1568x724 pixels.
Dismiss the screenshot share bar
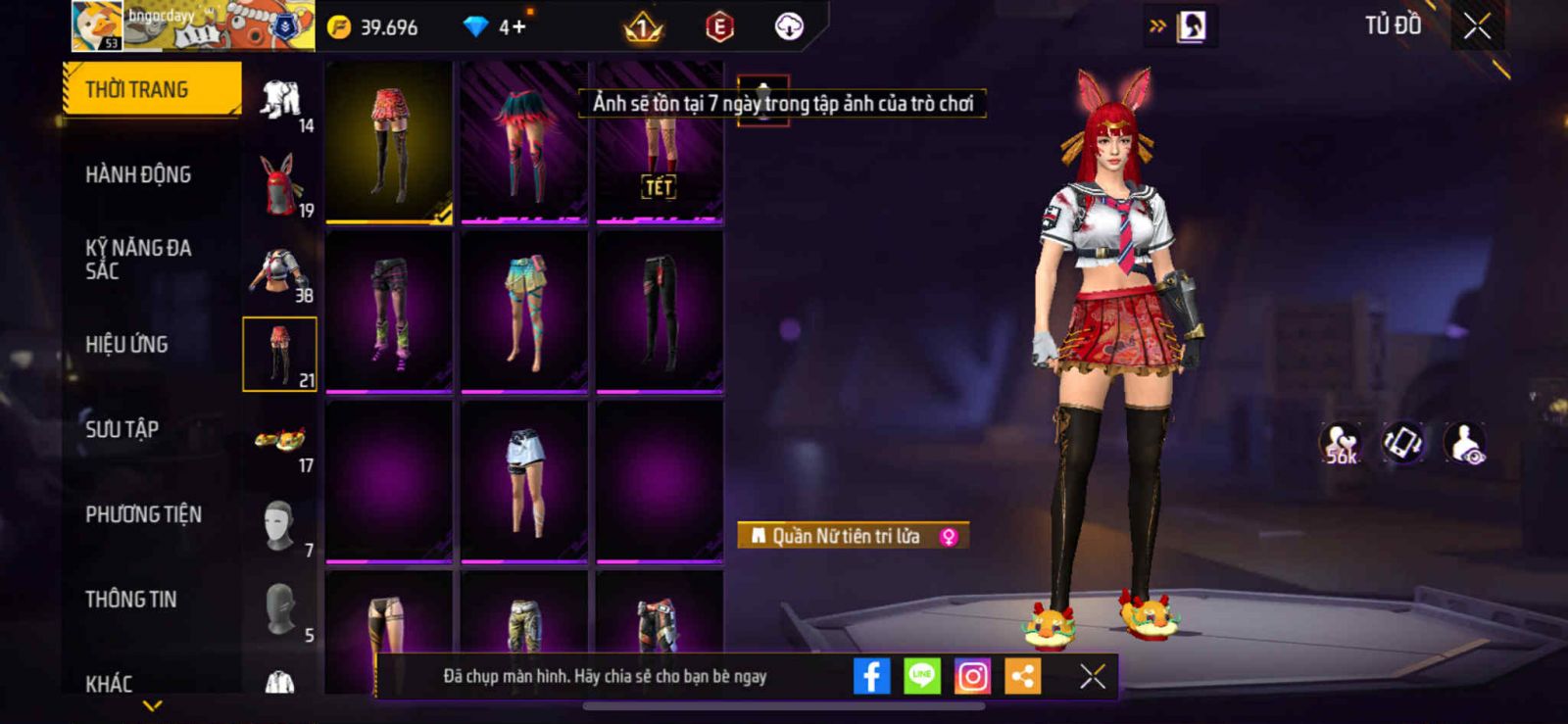tap(1092, 676)
